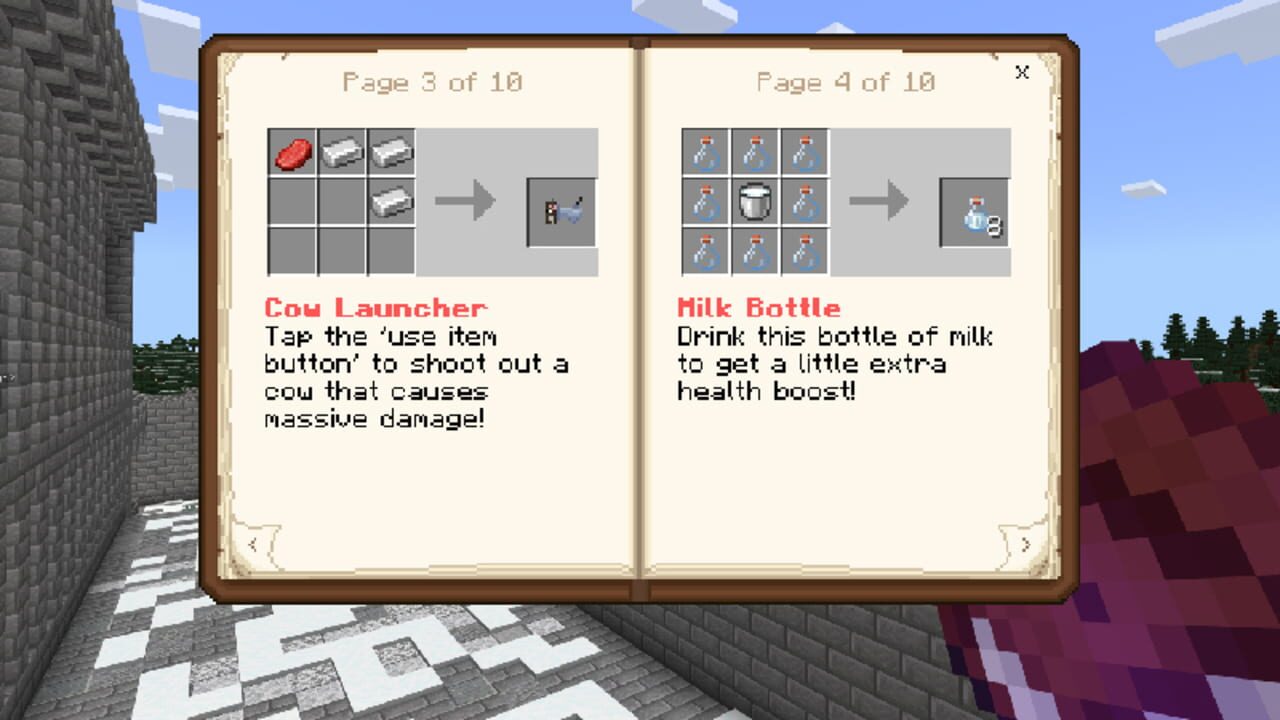Close the recipe book with the x button
This screenshot has width=1280, height=720.
1022,73
